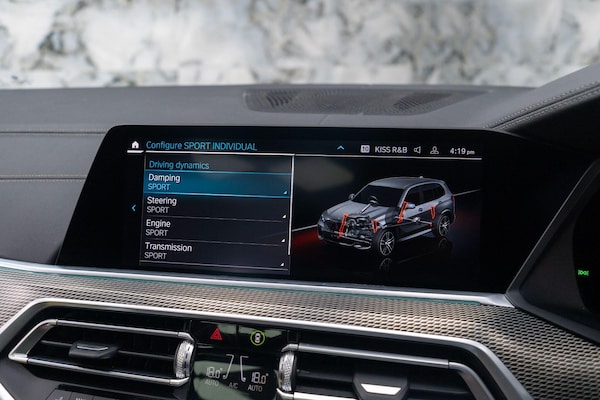Open the Transmission setting entry

click(216, 251)
